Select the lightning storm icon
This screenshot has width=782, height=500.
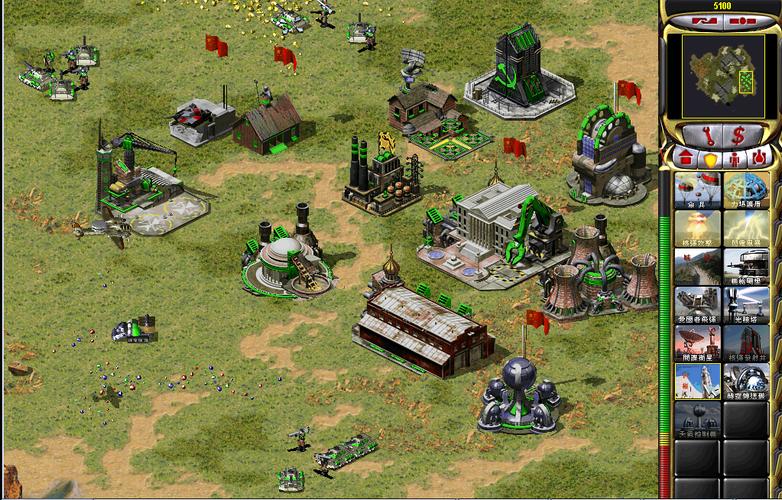click(745, 228)
